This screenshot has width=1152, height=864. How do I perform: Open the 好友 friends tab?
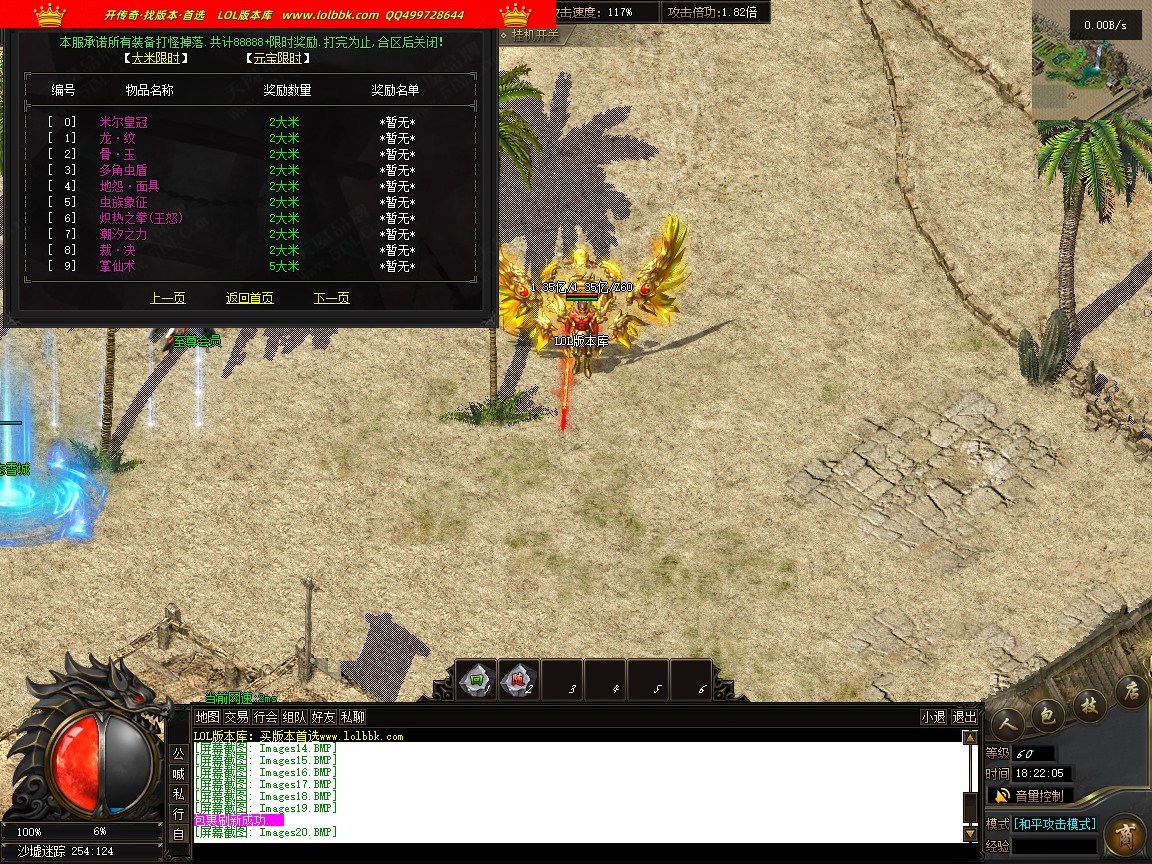coord(323,717)
